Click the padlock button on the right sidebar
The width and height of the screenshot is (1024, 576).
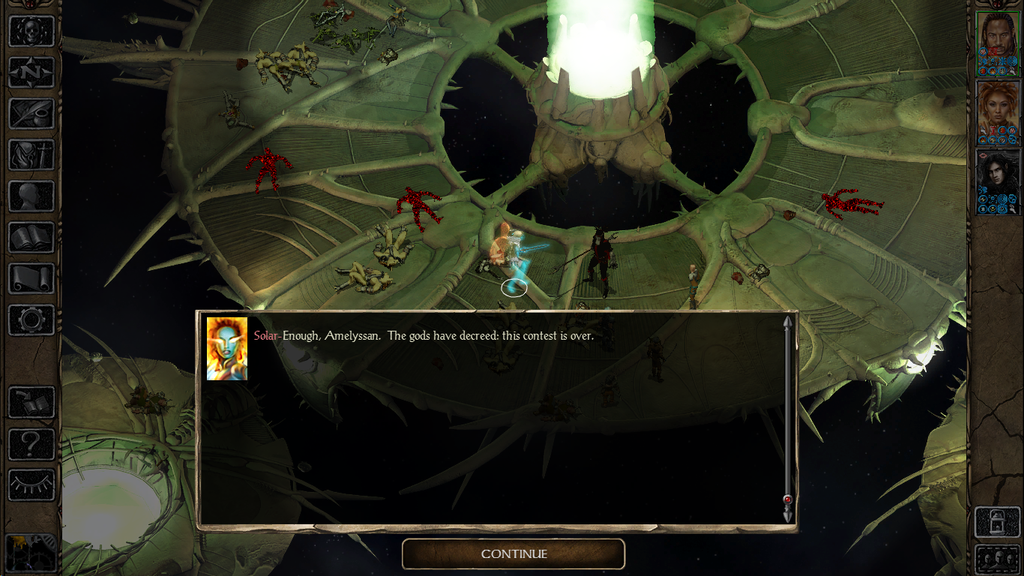(997, 521)
